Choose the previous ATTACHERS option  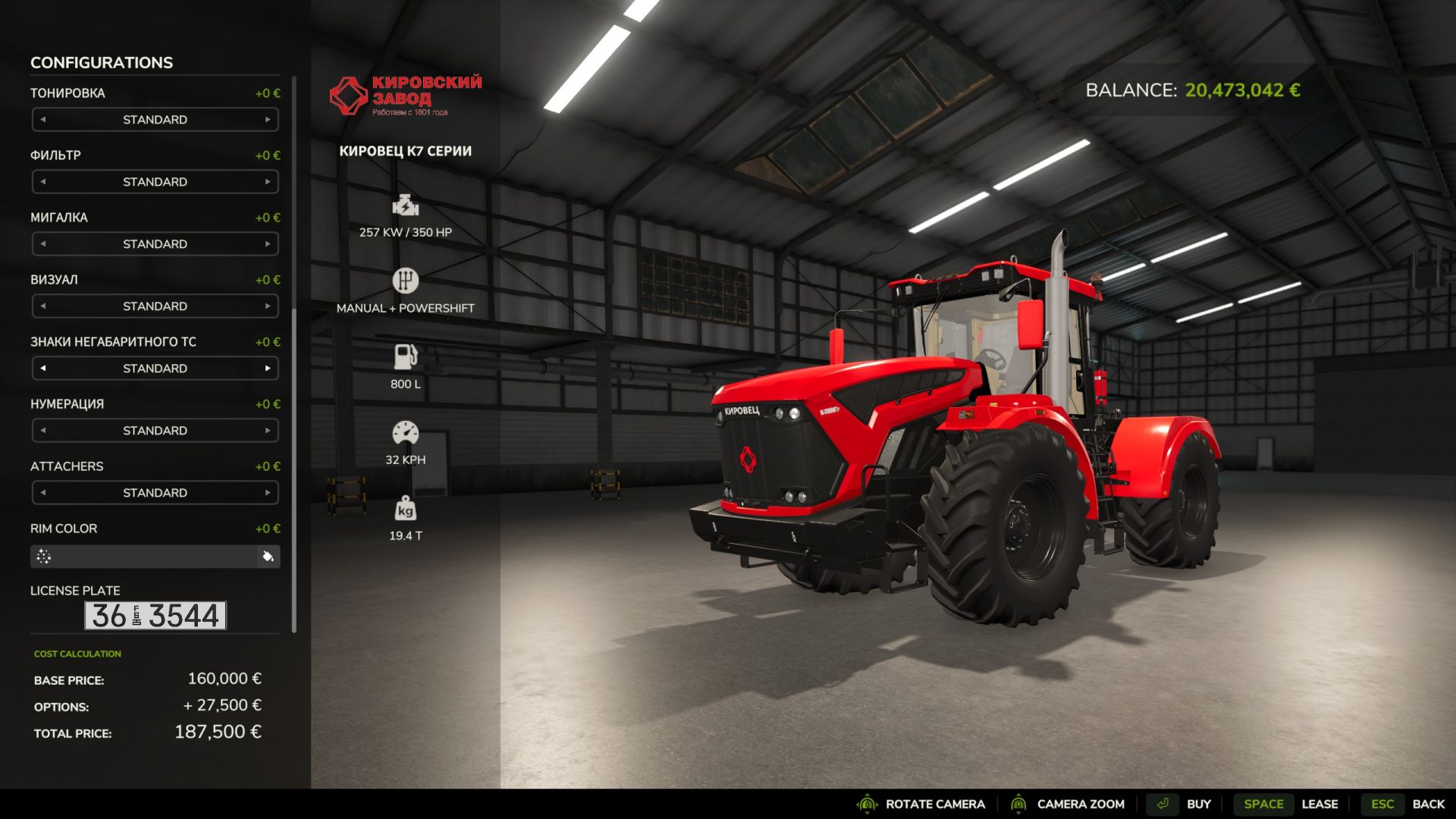[43, 493]
